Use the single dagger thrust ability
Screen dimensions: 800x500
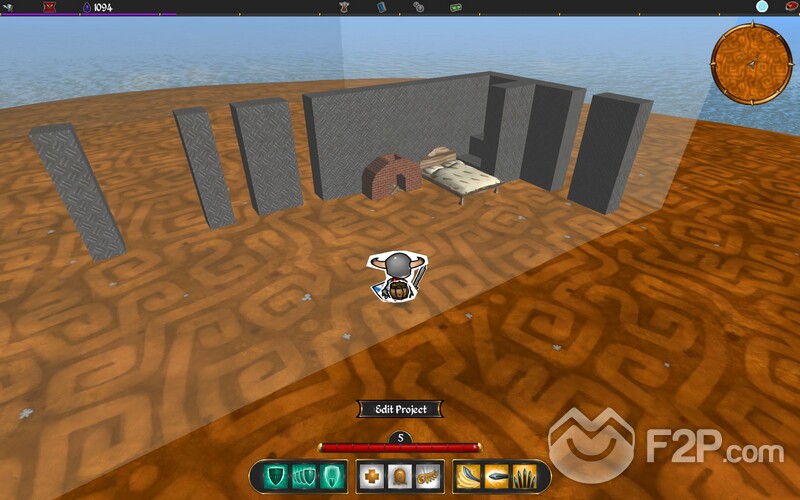point(498,476)
